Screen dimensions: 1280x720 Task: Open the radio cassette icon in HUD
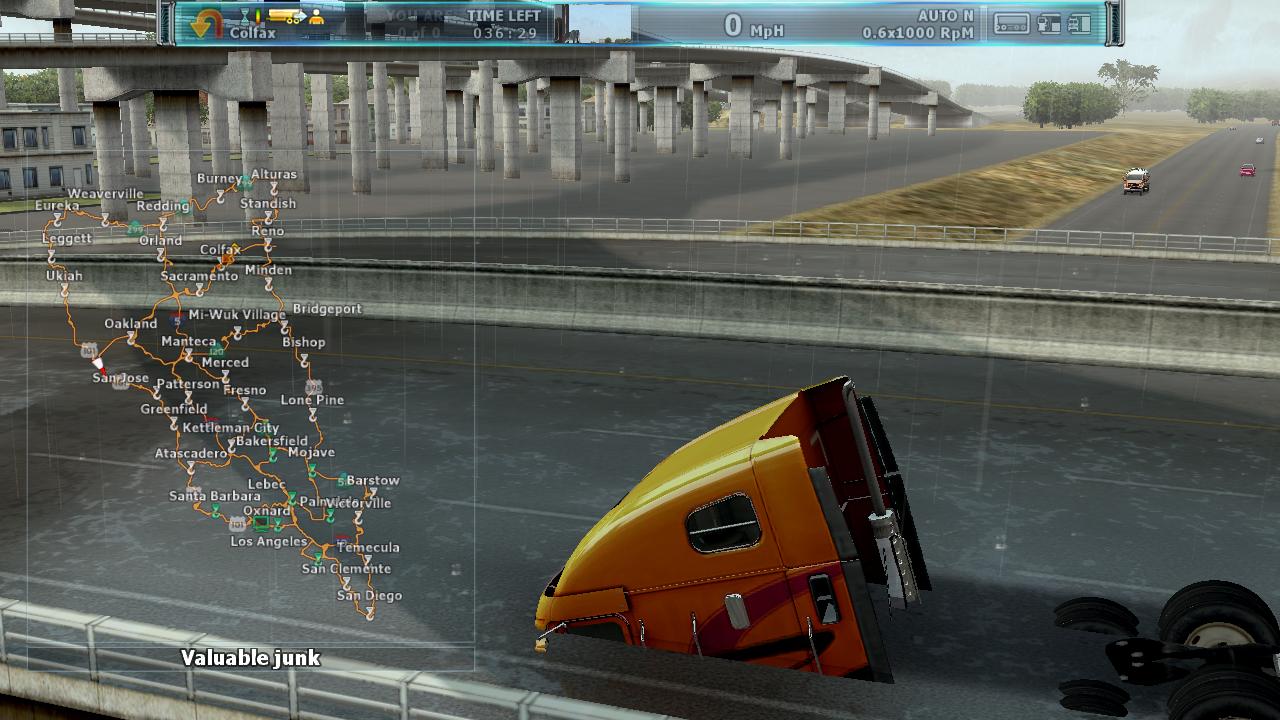point(1010,23)
